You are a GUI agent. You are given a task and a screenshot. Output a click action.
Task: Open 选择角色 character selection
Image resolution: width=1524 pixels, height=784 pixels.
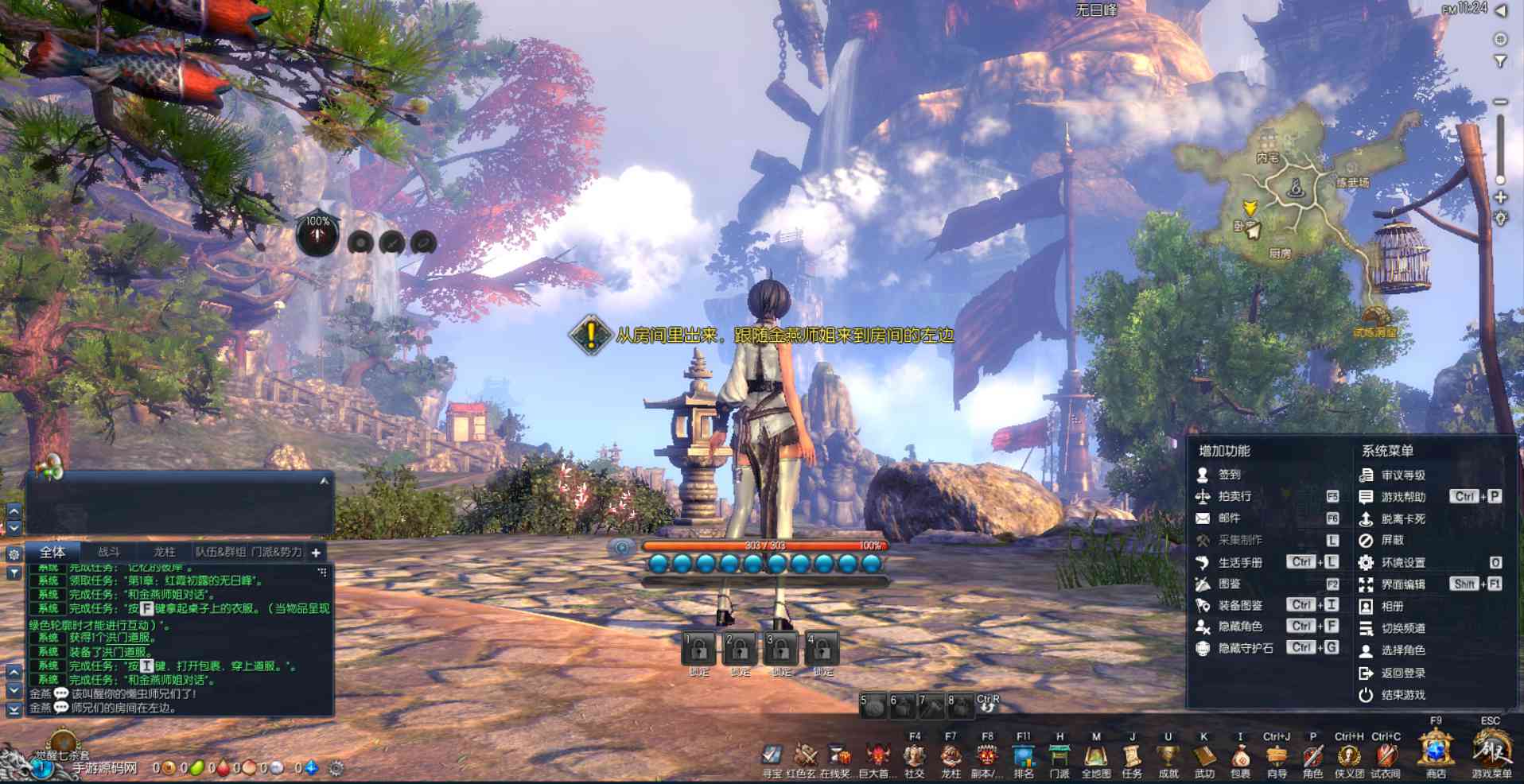1402,650
